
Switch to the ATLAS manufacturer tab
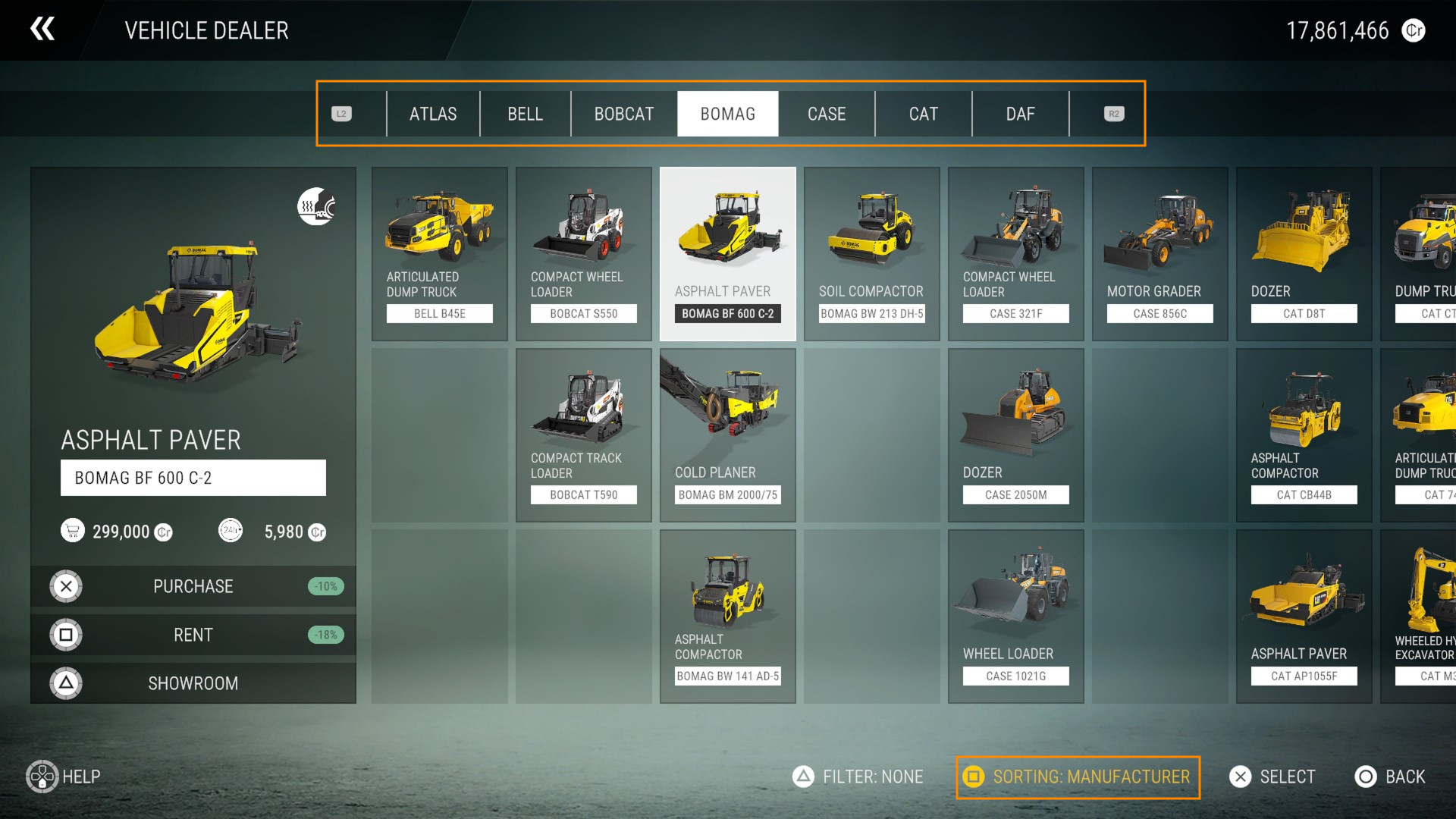(433, 114)
